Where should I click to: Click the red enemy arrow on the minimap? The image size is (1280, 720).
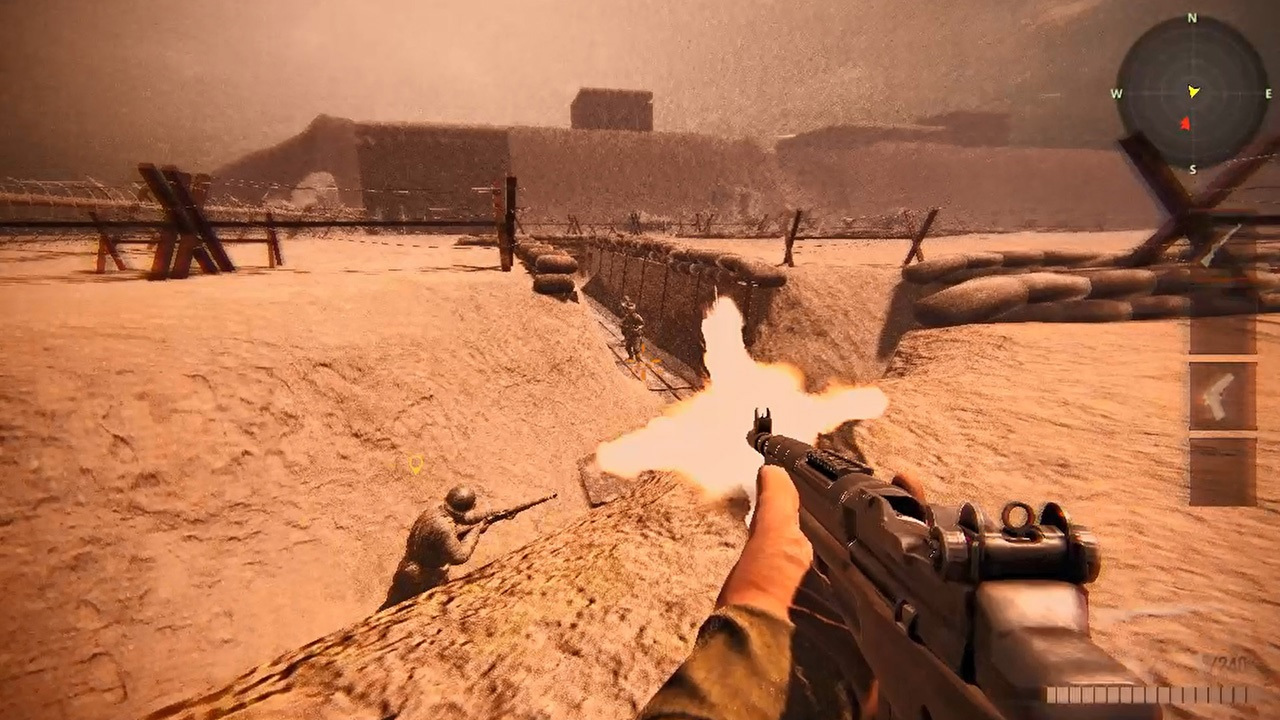click(x=1186, y=123)
